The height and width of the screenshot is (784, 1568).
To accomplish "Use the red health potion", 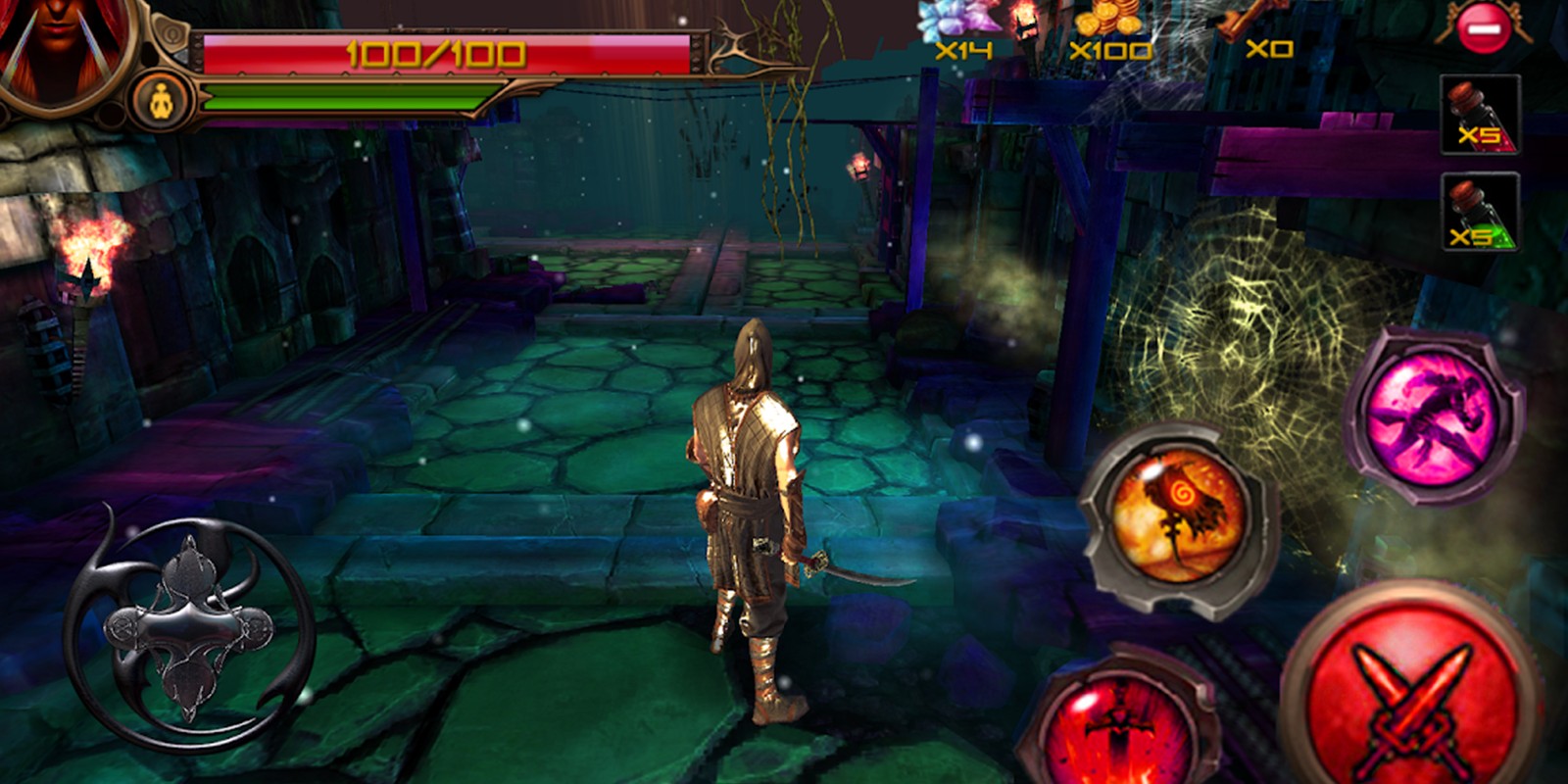I will coord(1479,116).
